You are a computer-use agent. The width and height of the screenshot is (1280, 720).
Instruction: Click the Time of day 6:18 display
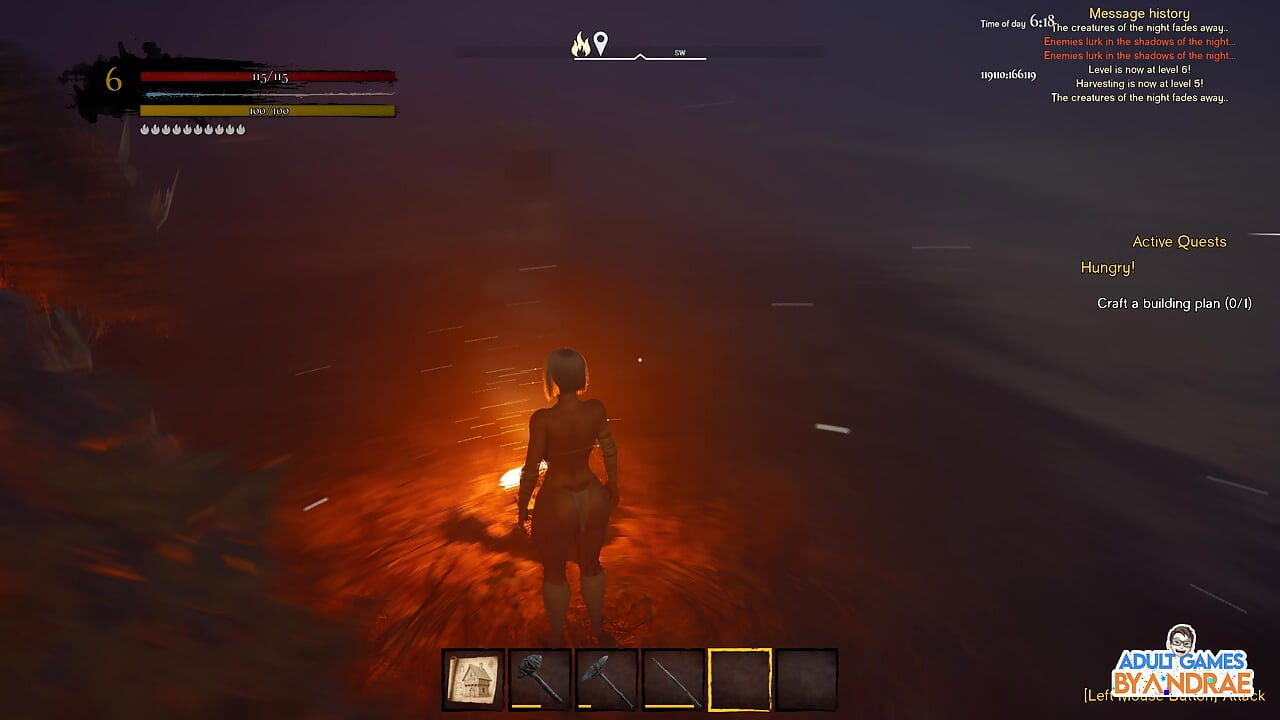(1020, 22)
